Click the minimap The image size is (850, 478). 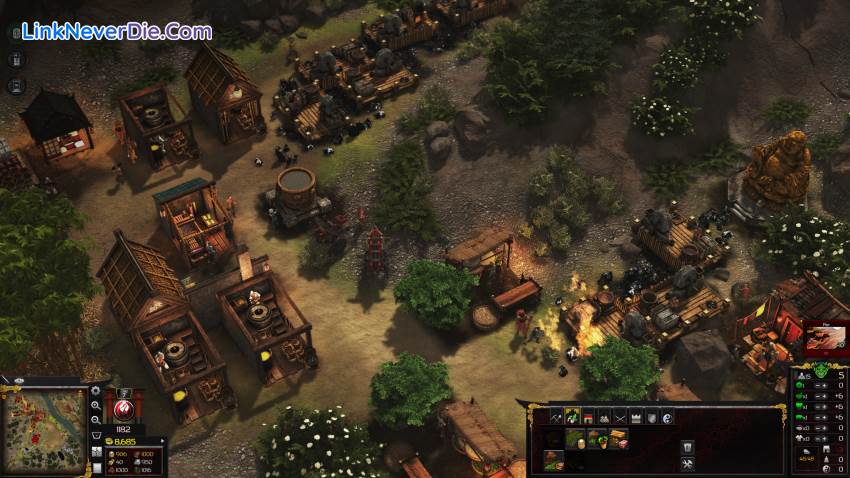(42, 430)
